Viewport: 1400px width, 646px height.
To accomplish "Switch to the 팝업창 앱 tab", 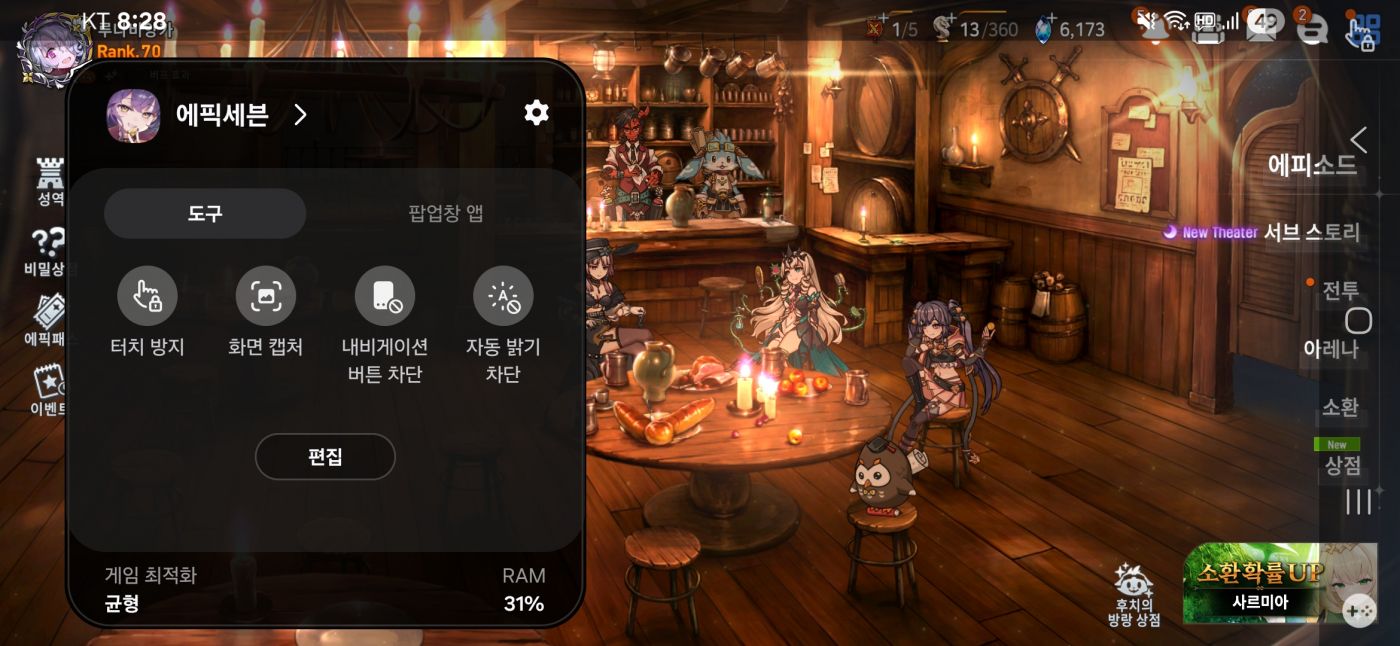I will coord(445,213).
